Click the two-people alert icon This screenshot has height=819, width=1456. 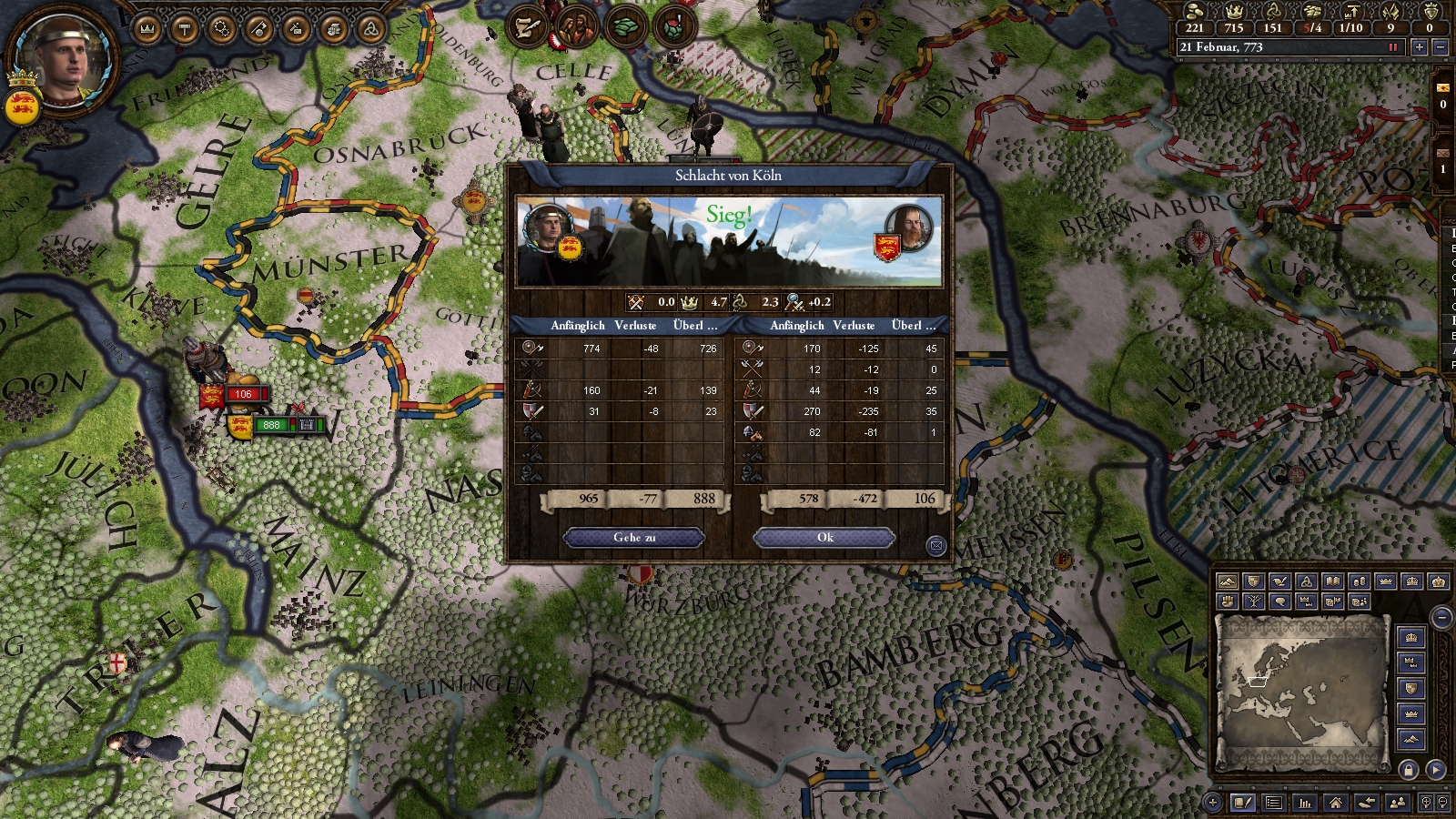point(575,27)
